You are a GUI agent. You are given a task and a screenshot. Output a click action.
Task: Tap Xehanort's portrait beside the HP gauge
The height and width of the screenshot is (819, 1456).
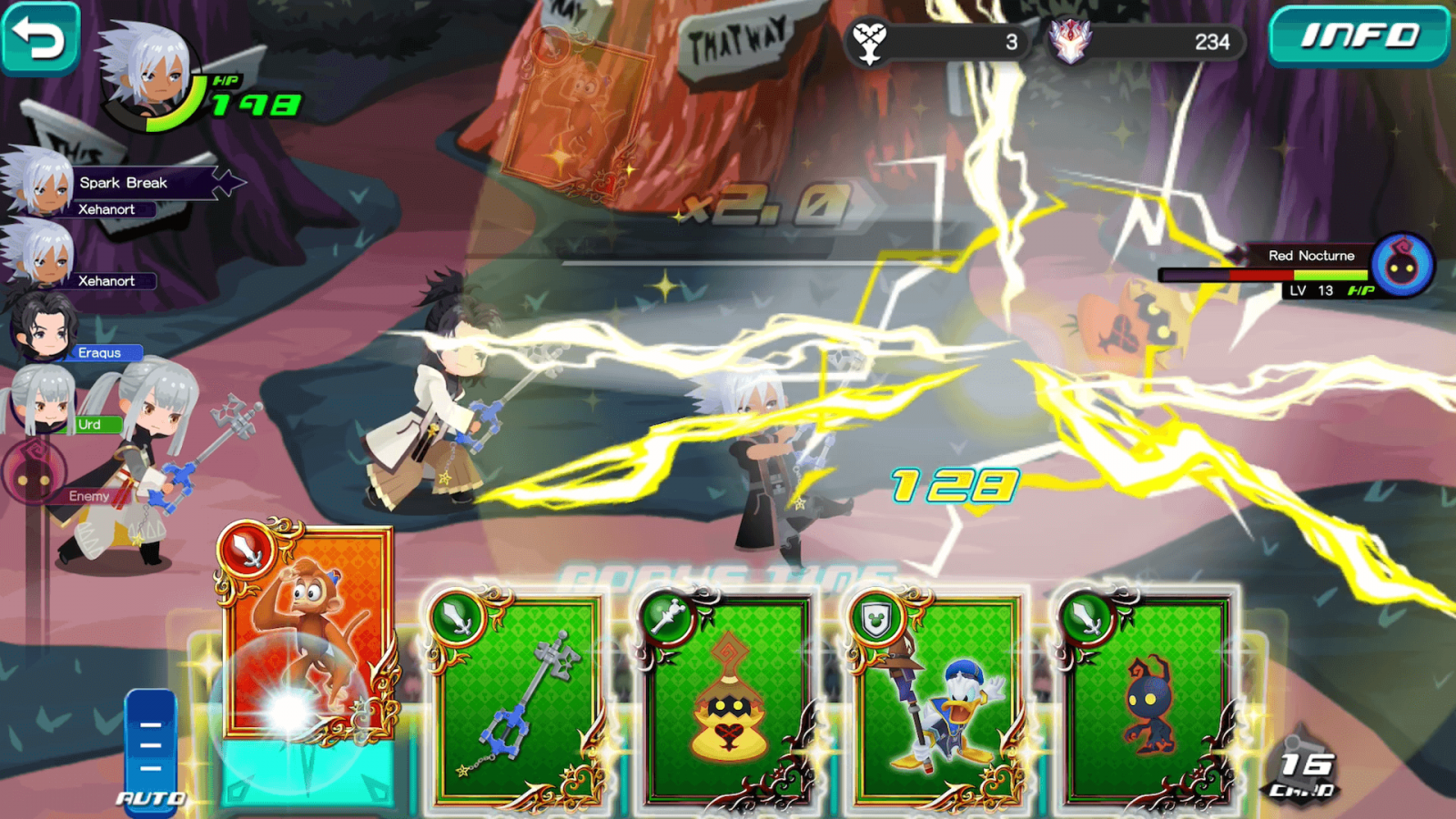(x=146, y=73)
